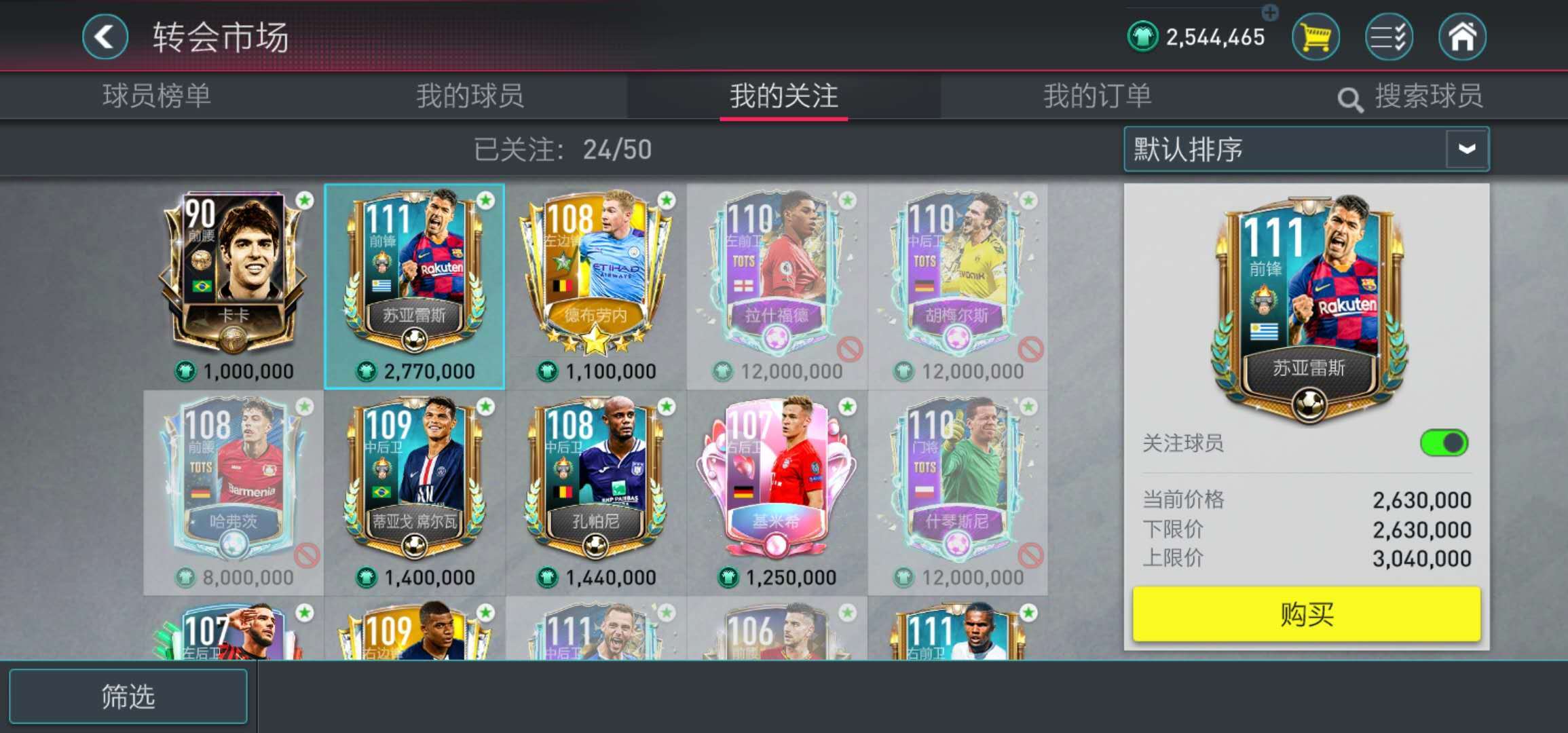
Task: Go back using the arrow button
Action: click(x=105, y=37)
